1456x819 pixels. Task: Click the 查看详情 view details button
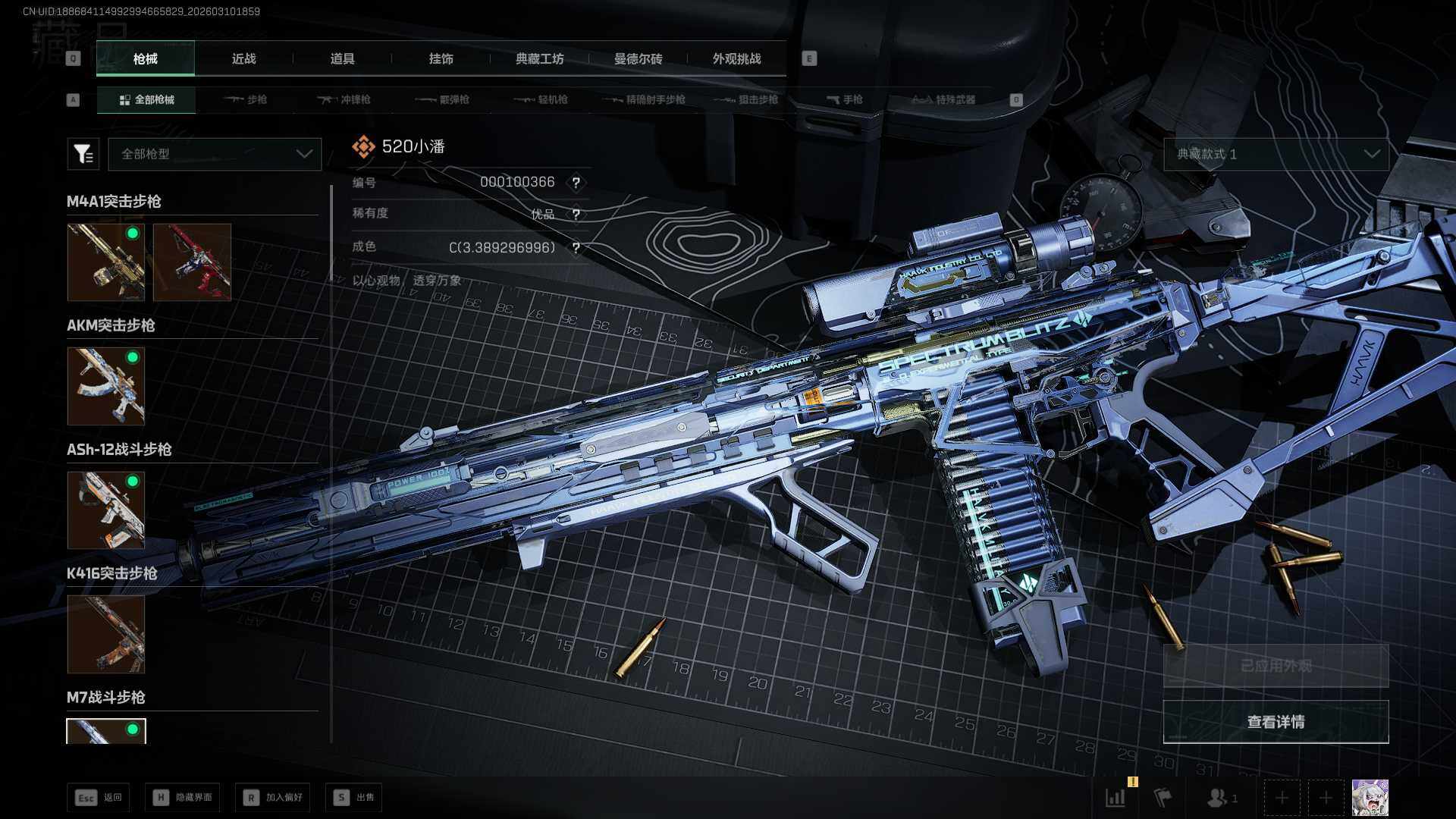[1276, 722]
